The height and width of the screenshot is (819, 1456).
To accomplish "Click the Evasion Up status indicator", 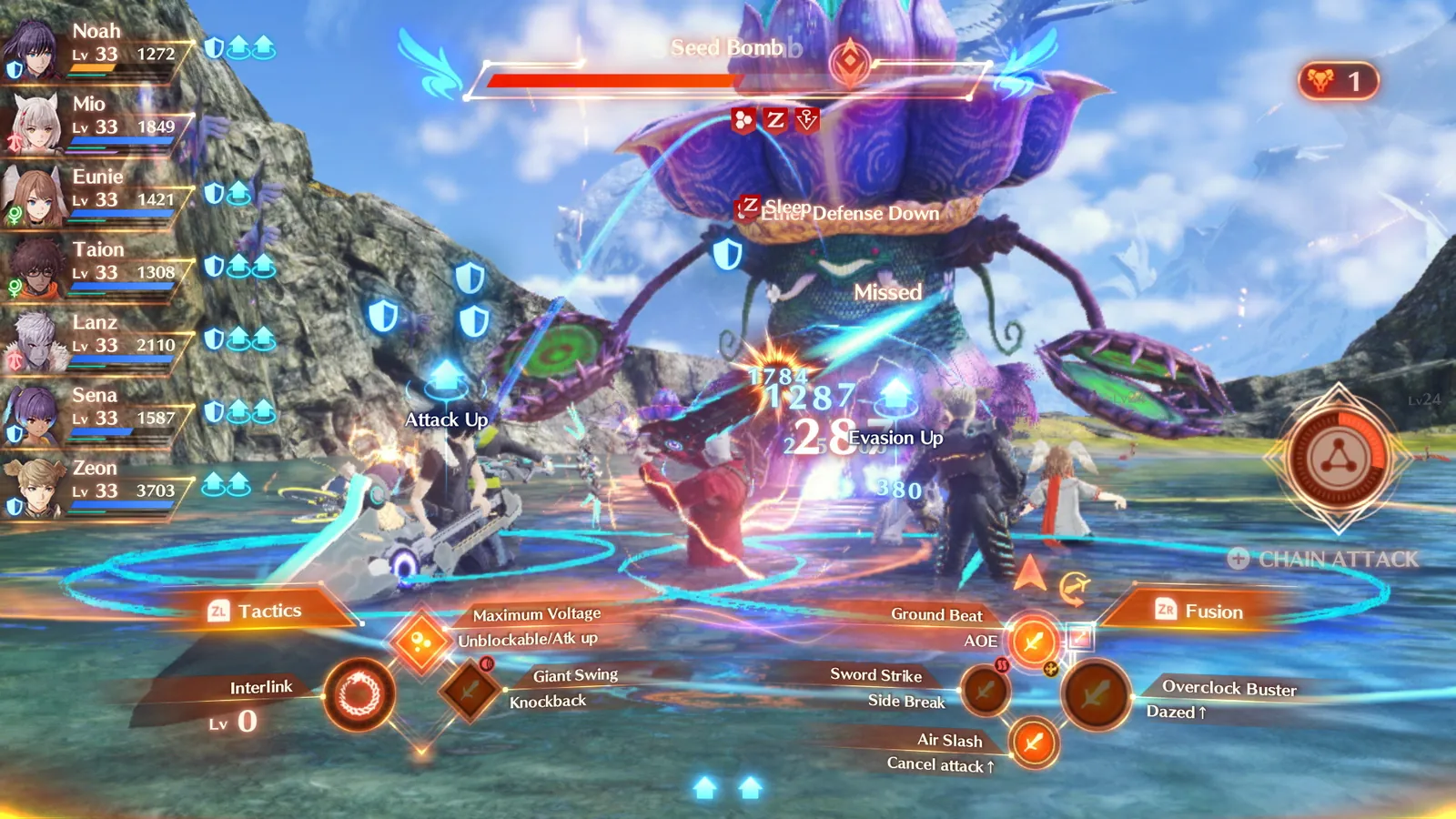I will 895,438.
